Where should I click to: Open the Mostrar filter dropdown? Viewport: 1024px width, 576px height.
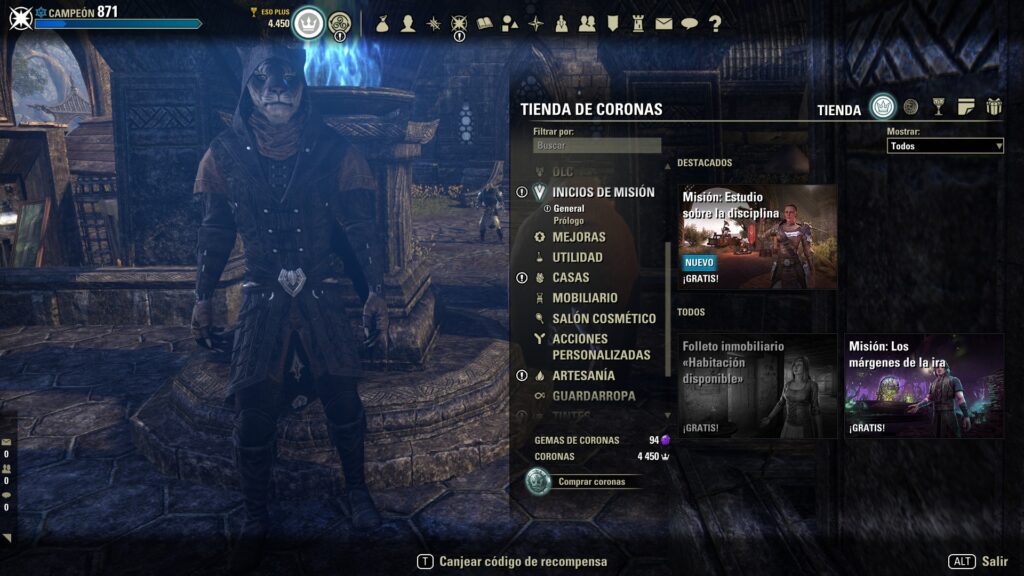coord(944,146)
